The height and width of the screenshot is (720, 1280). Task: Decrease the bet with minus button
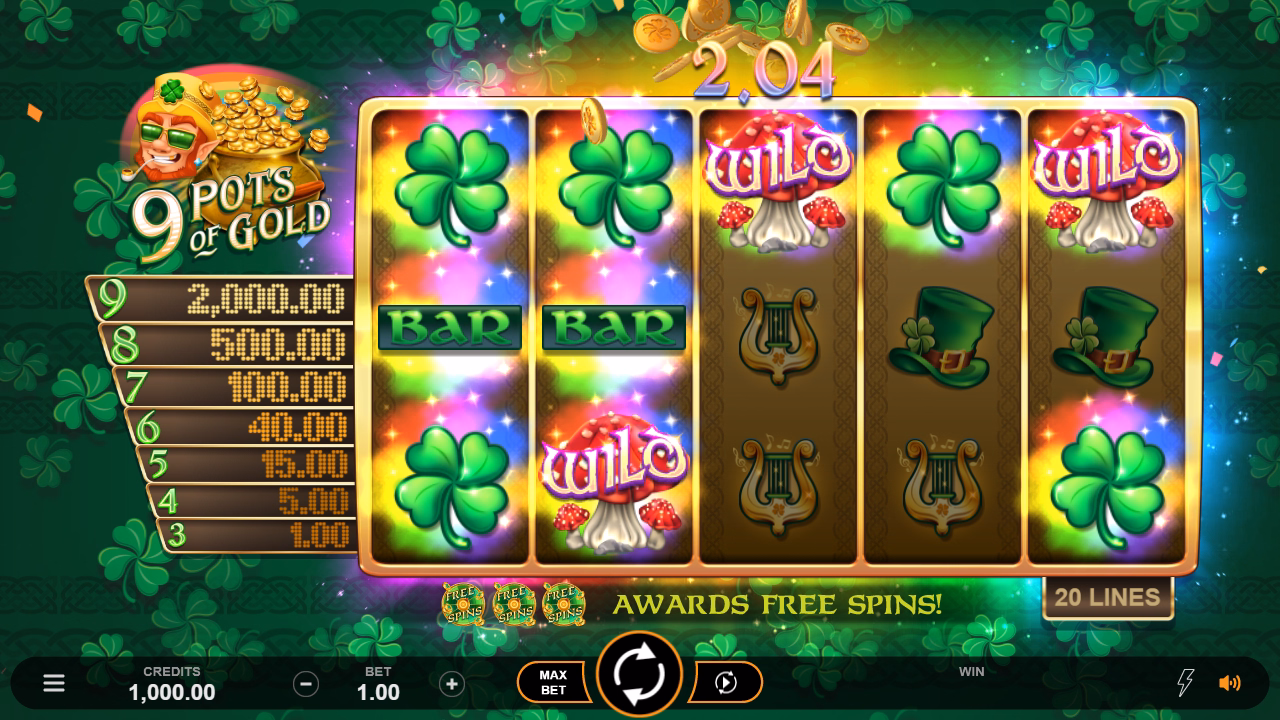pos(306,684)
